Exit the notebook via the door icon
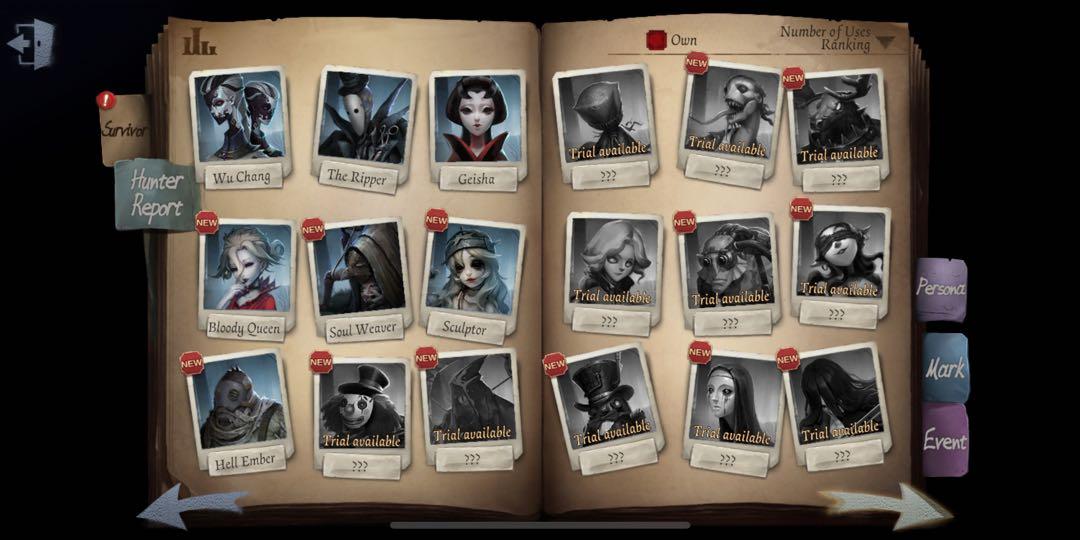1080x540 pixels. 30,44
